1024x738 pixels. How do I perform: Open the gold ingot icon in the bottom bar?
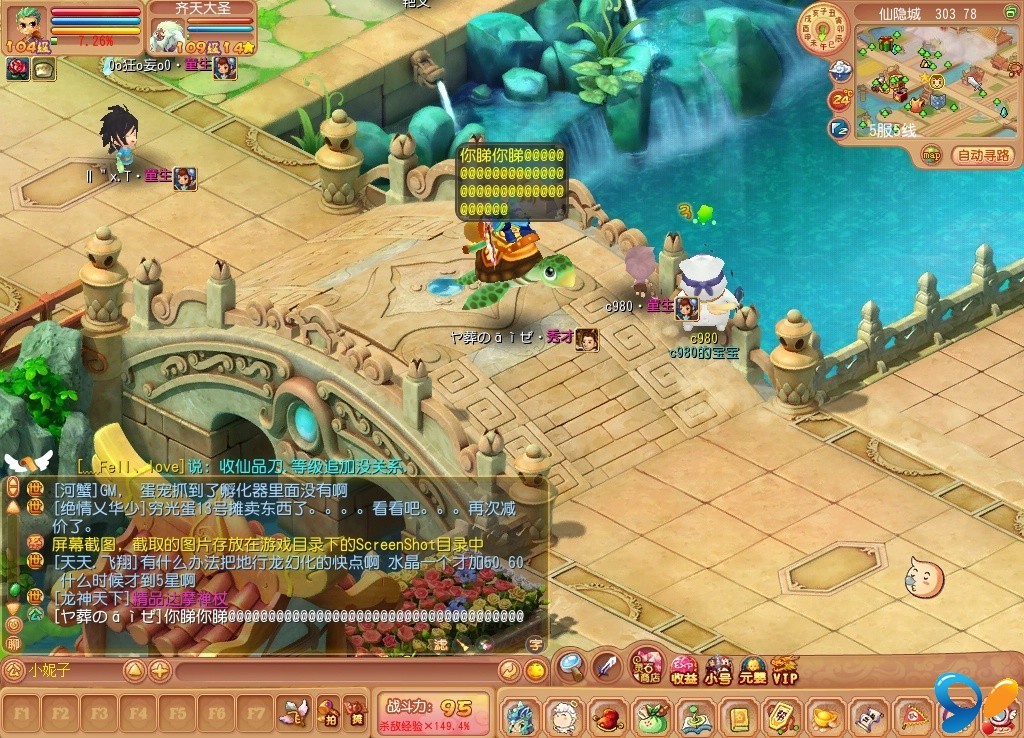click(x=824, y=716)
